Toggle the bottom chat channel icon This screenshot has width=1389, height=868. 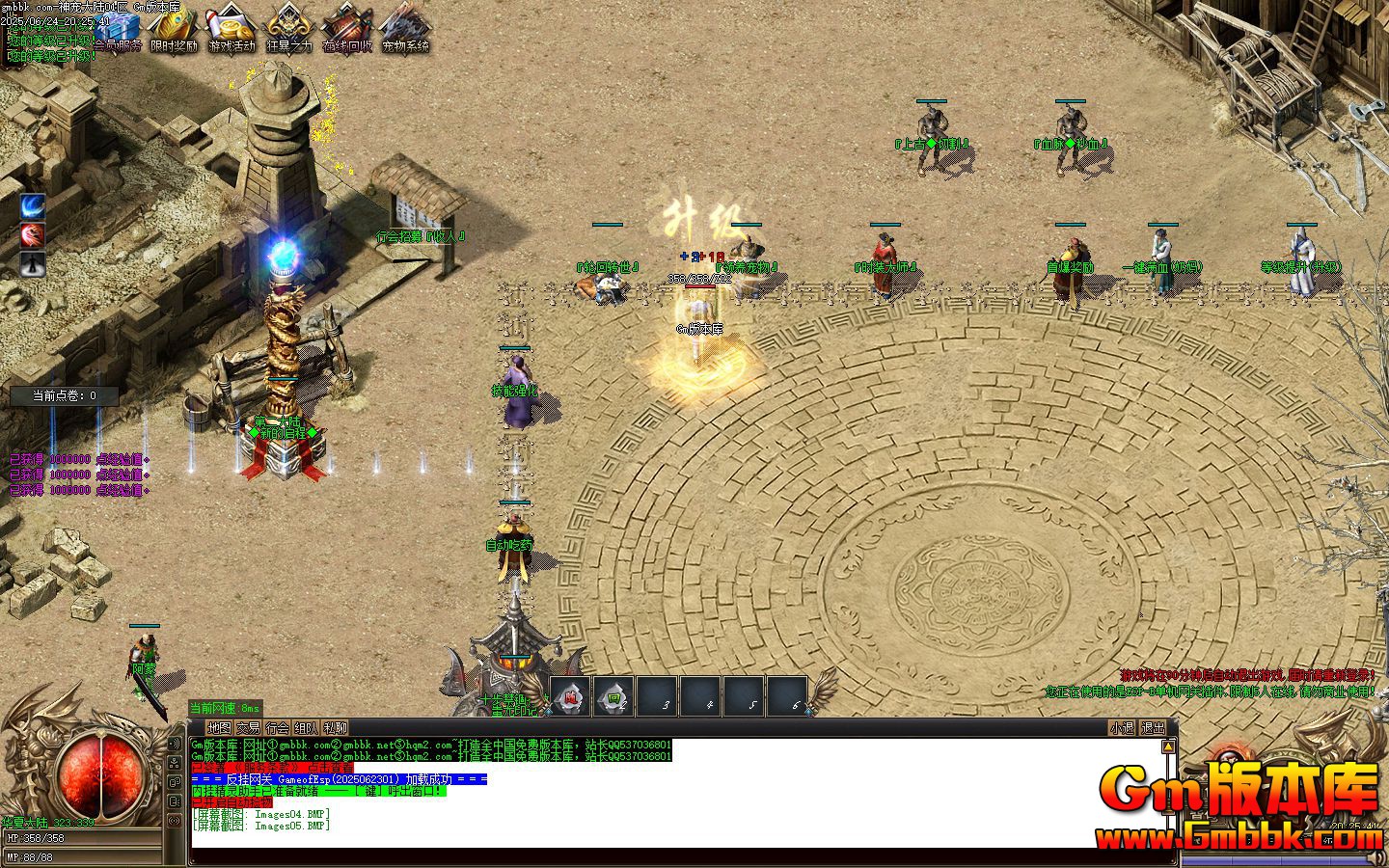tap(175, 818)
